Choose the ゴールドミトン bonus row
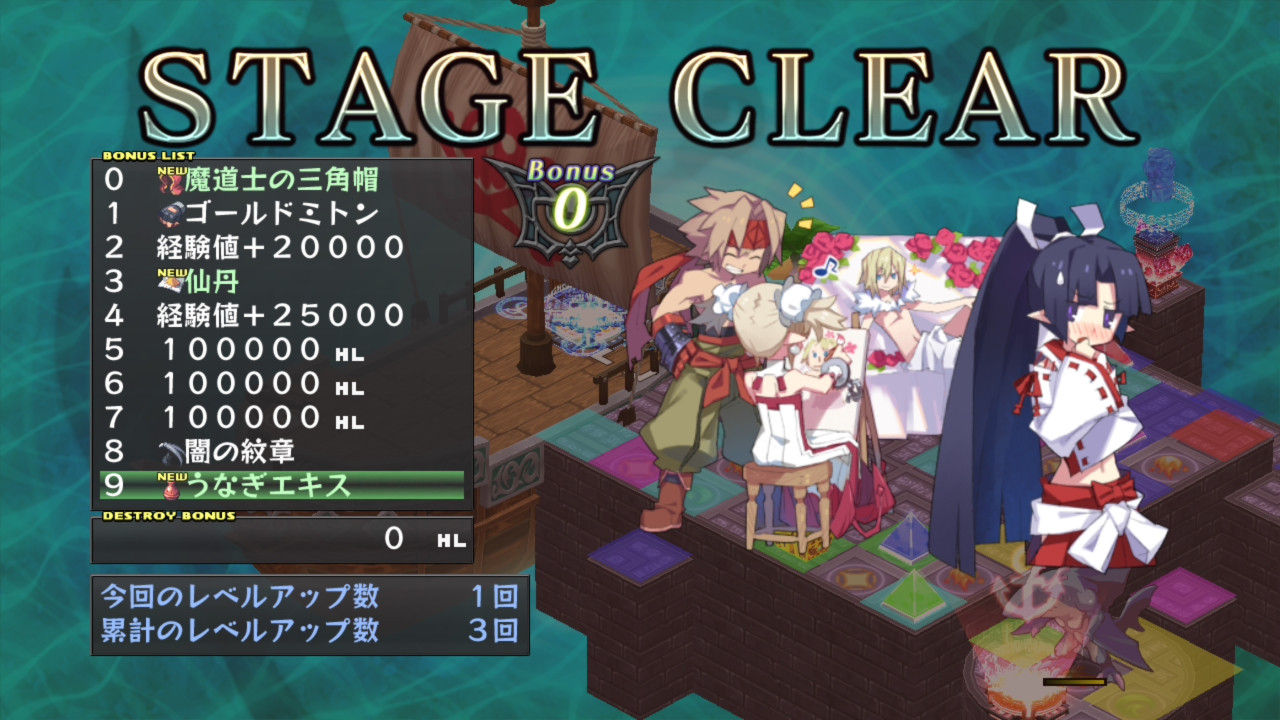 pos(281,213)
